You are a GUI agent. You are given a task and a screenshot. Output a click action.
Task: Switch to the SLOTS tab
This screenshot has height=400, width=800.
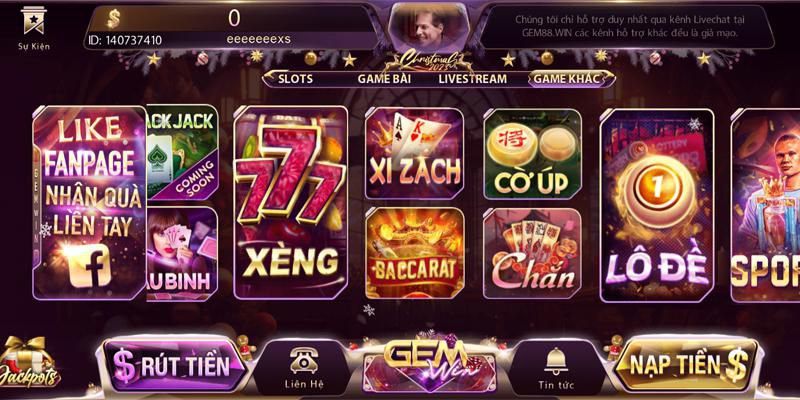[295, 78]
